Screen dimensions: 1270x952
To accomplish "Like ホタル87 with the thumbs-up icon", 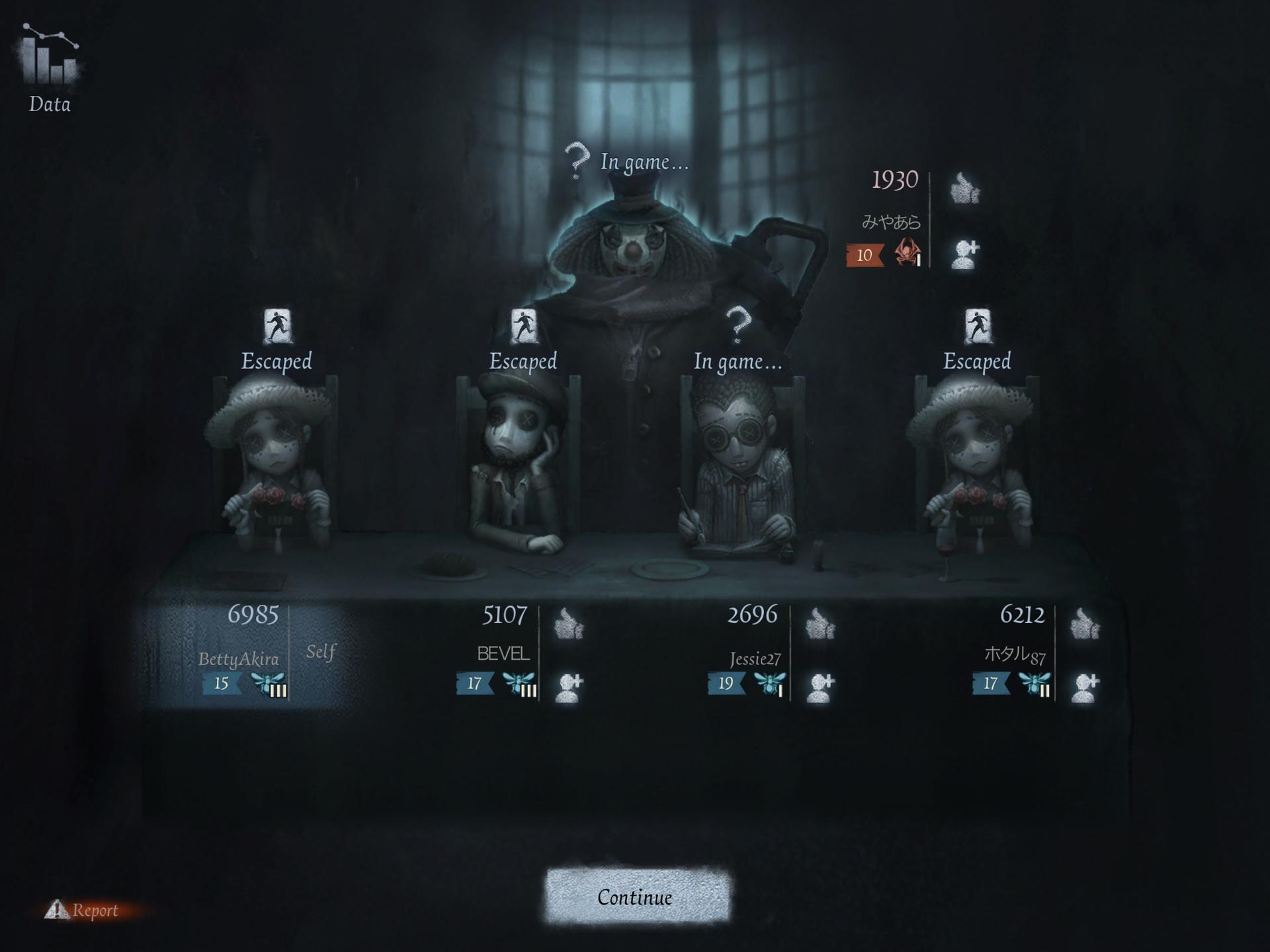I will pos(1085,623).
